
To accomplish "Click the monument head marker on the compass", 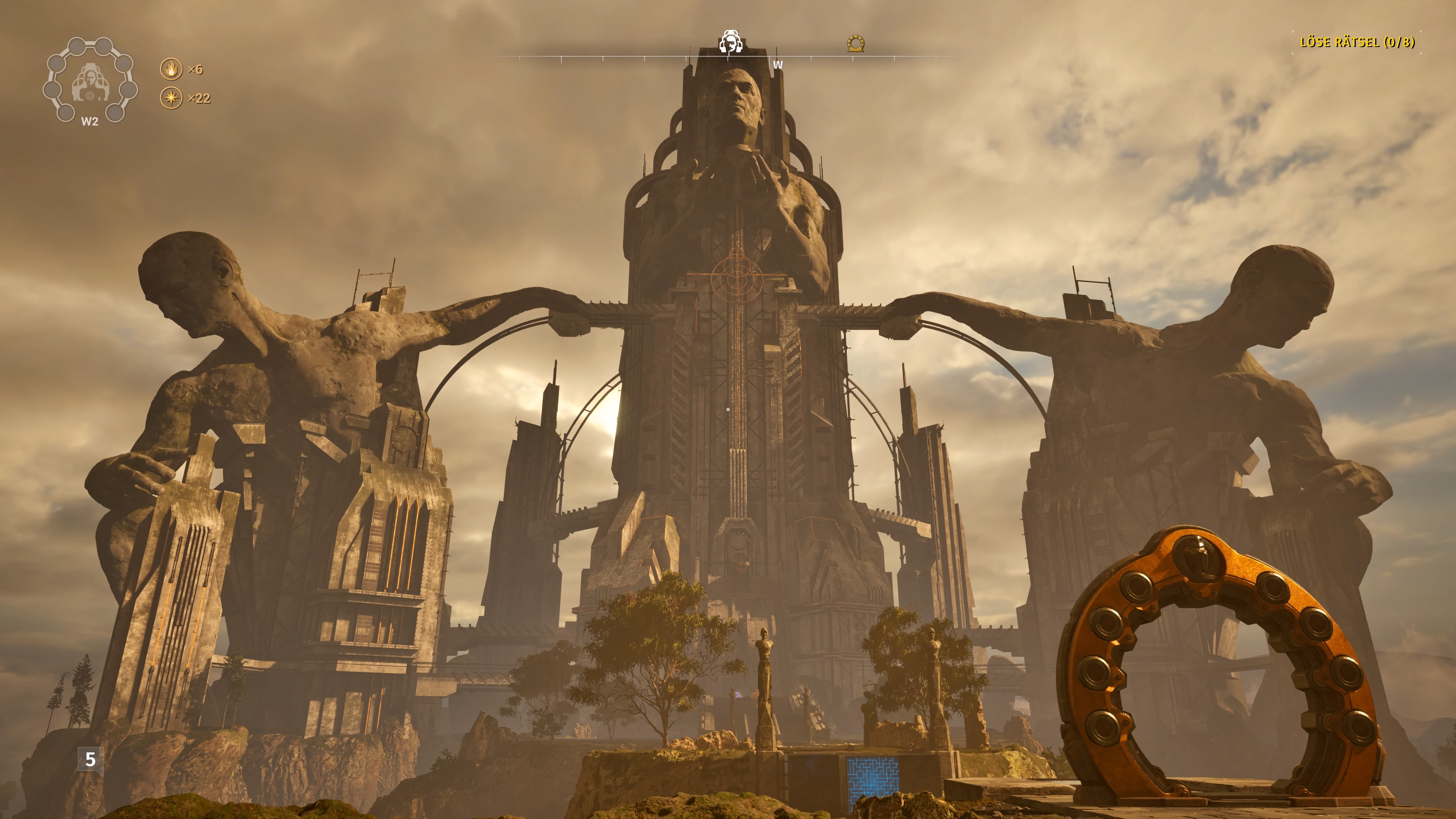I will (731, 42).
